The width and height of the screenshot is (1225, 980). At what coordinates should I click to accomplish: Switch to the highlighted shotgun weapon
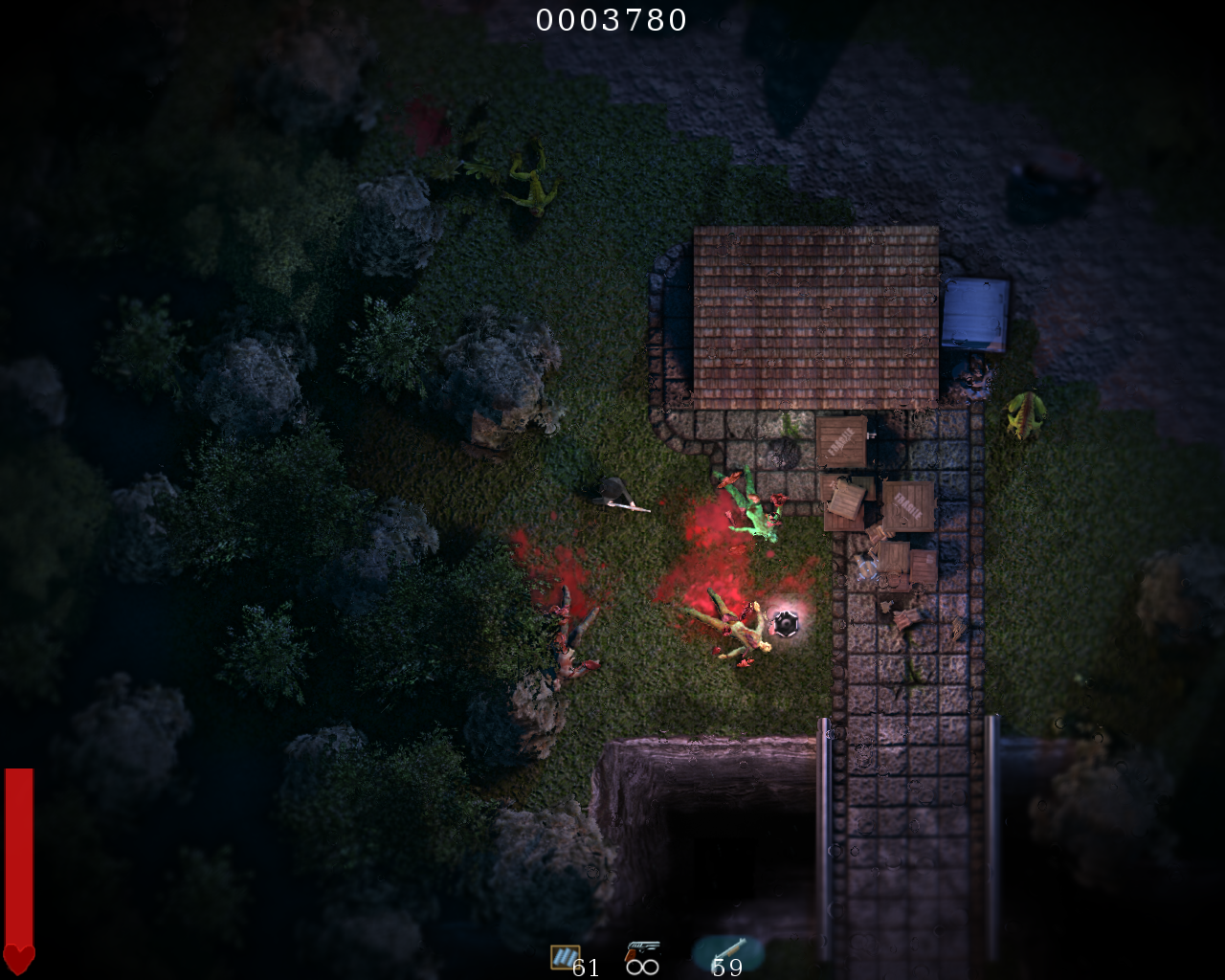pos(727,950)
